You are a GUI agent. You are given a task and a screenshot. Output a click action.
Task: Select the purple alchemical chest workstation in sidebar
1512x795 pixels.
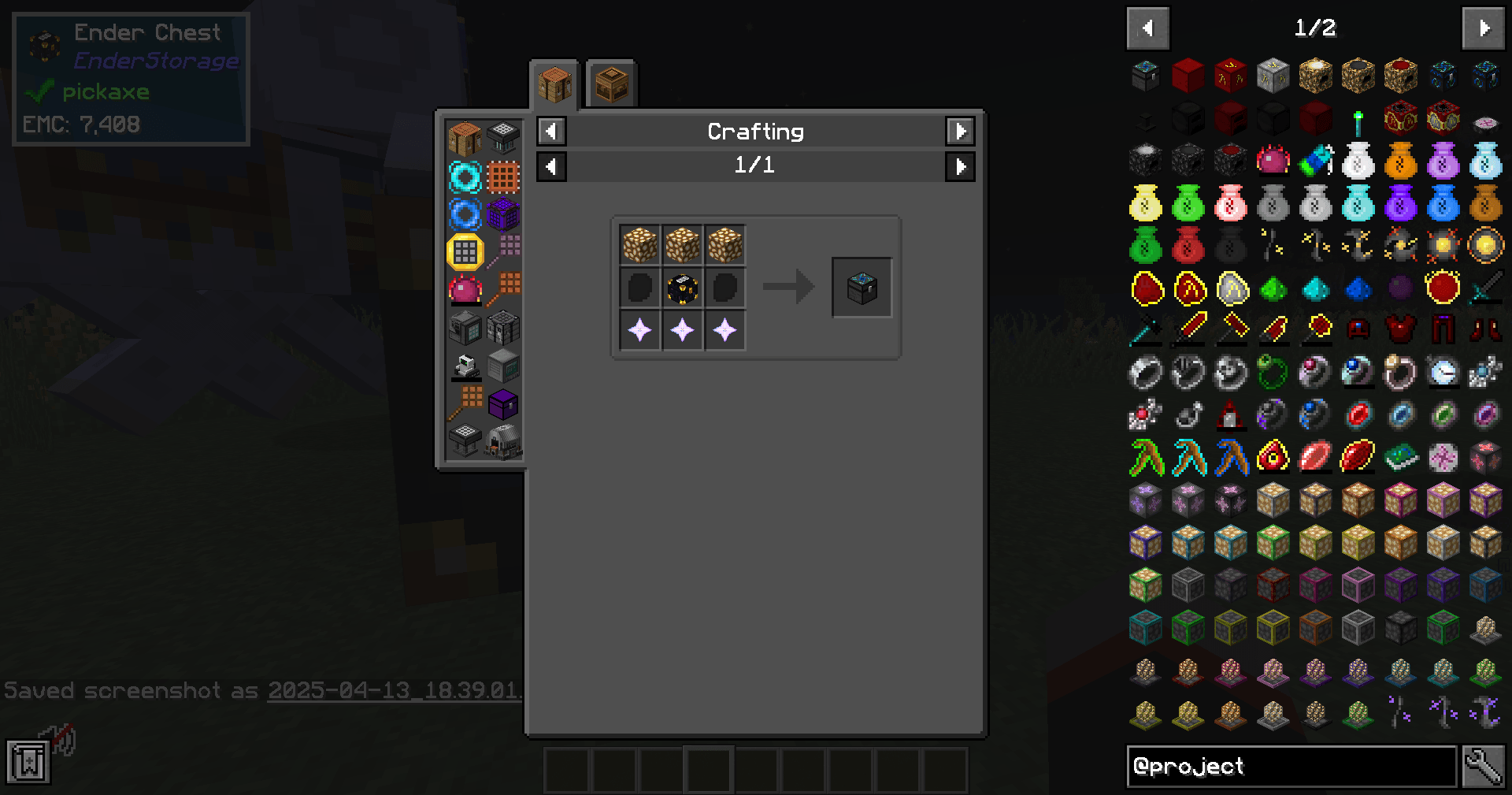click(x=504, y=404)
